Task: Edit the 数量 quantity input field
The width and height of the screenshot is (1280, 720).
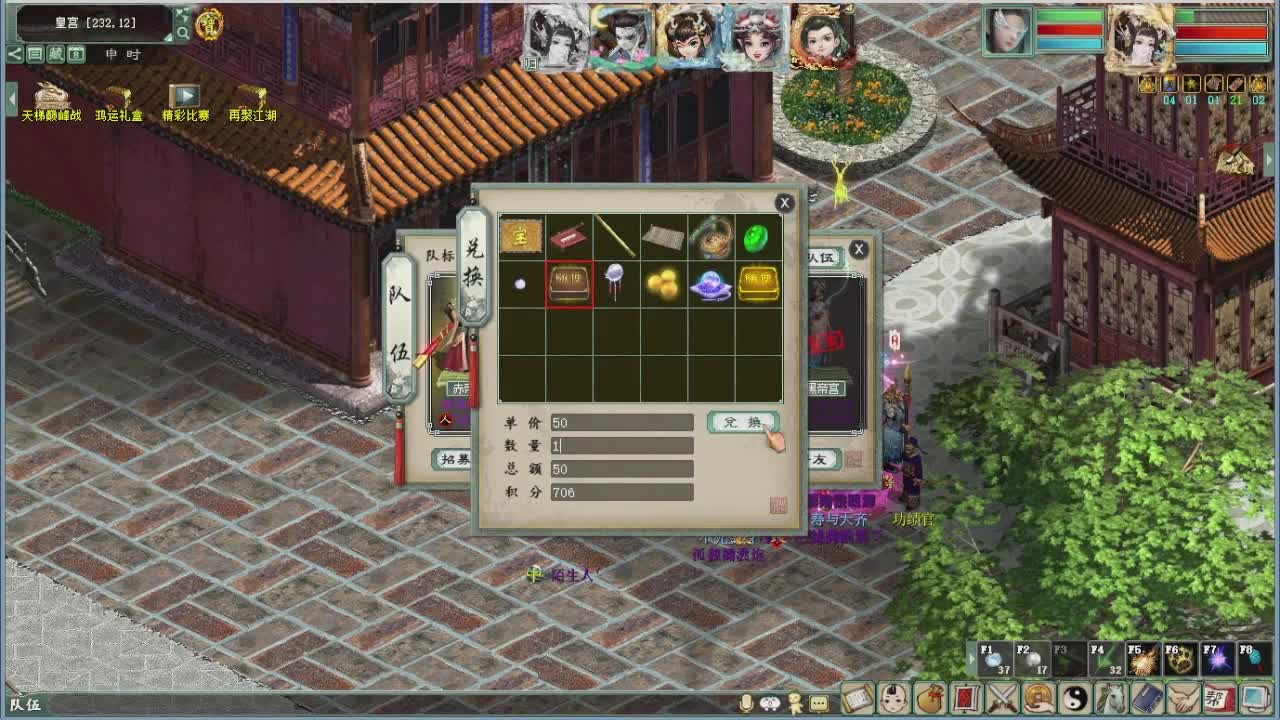Action: tap(620, 445)
